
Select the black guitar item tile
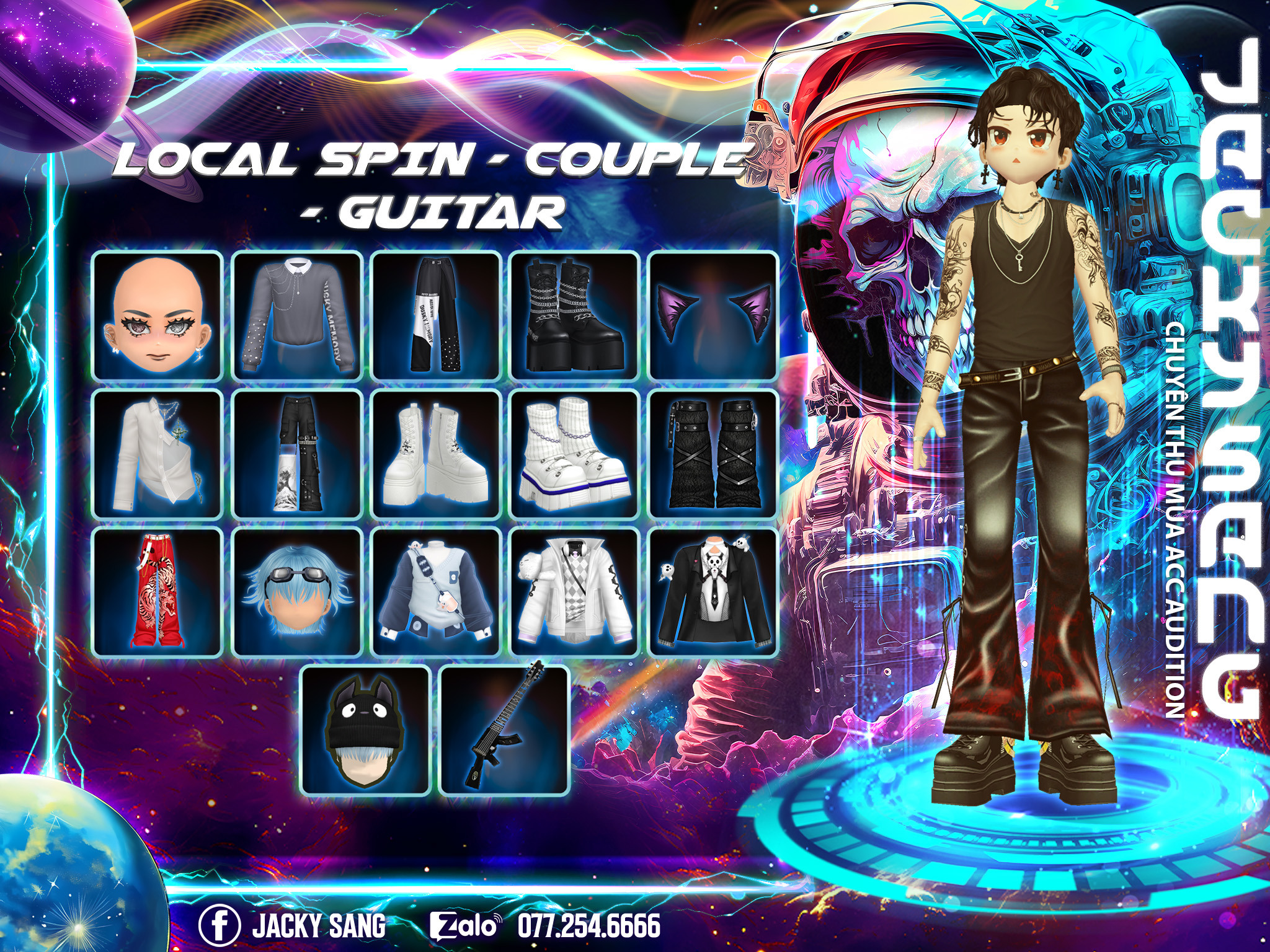tap(505, 731)
